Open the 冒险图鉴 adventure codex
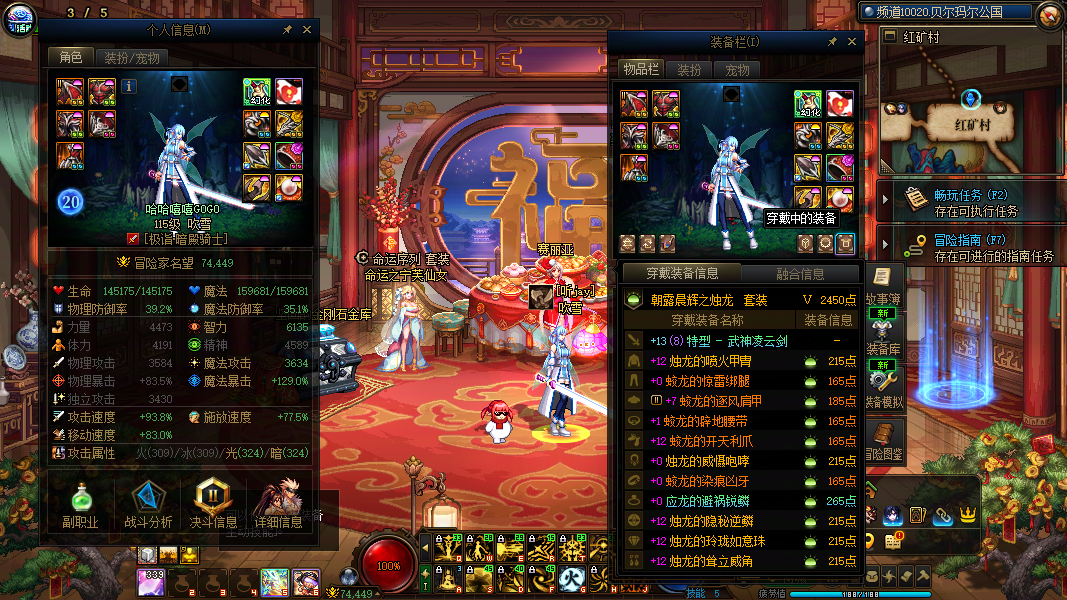 (x=884, y=442)
